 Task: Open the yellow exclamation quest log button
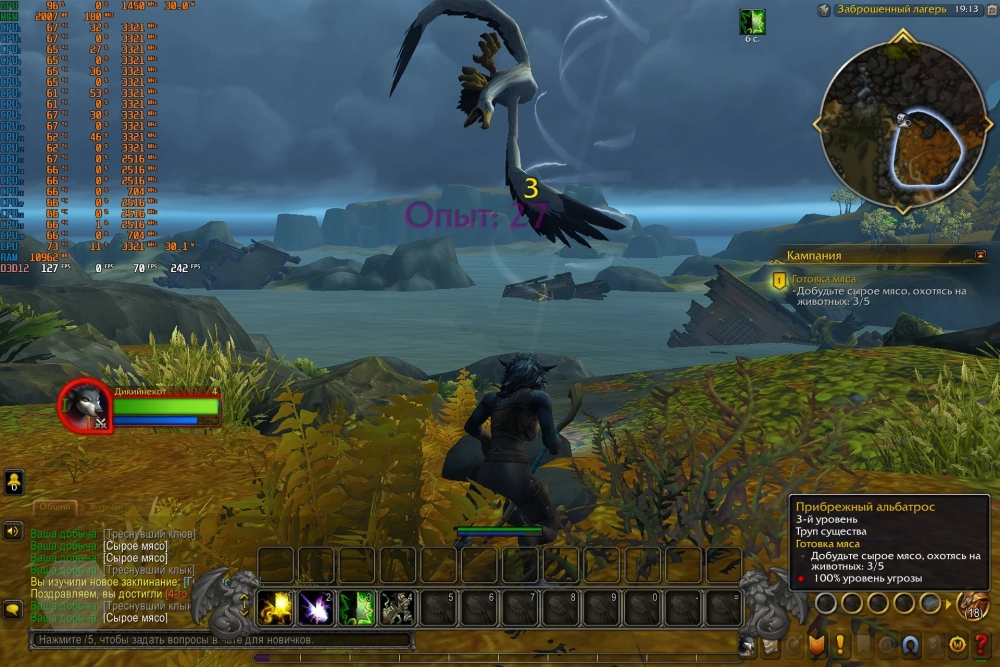(x=840, y=645)
